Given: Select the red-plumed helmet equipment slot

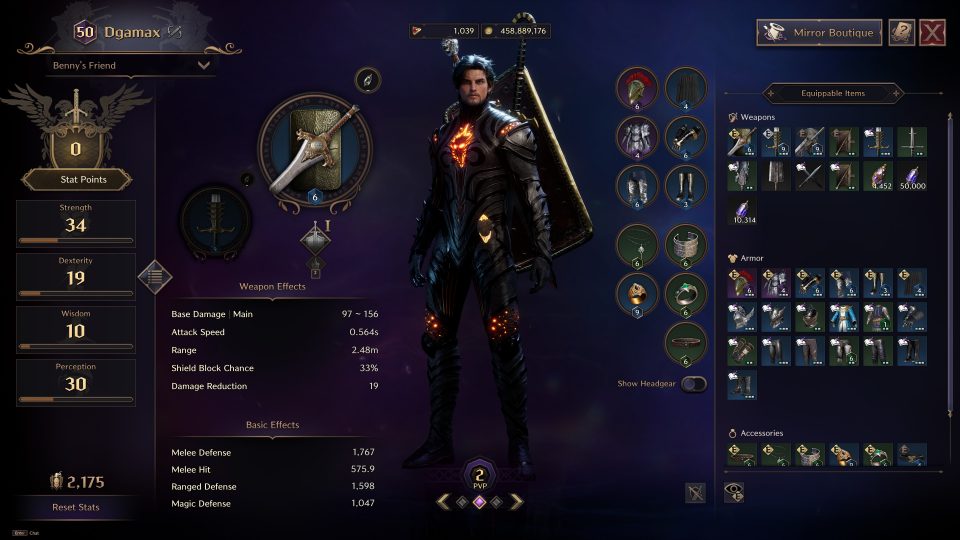Looking at the screenshot, I should pyautogui.click(x=636, y=87).
